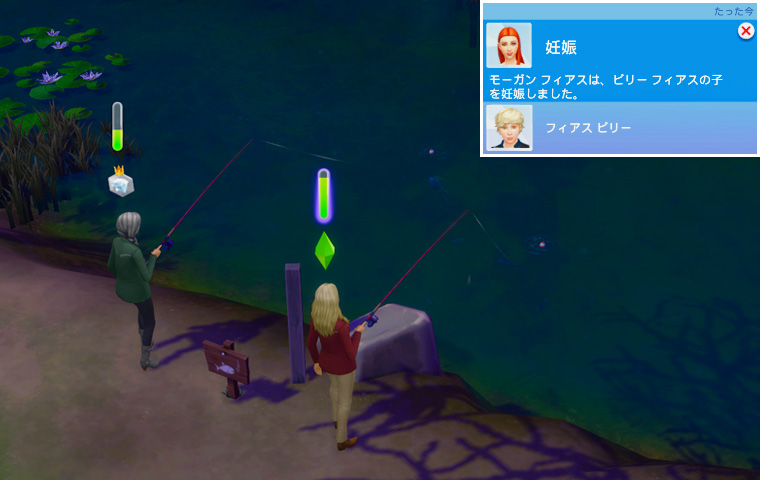Click the red-haired Sim portrait
760x480 pixels.
[509, 46]
